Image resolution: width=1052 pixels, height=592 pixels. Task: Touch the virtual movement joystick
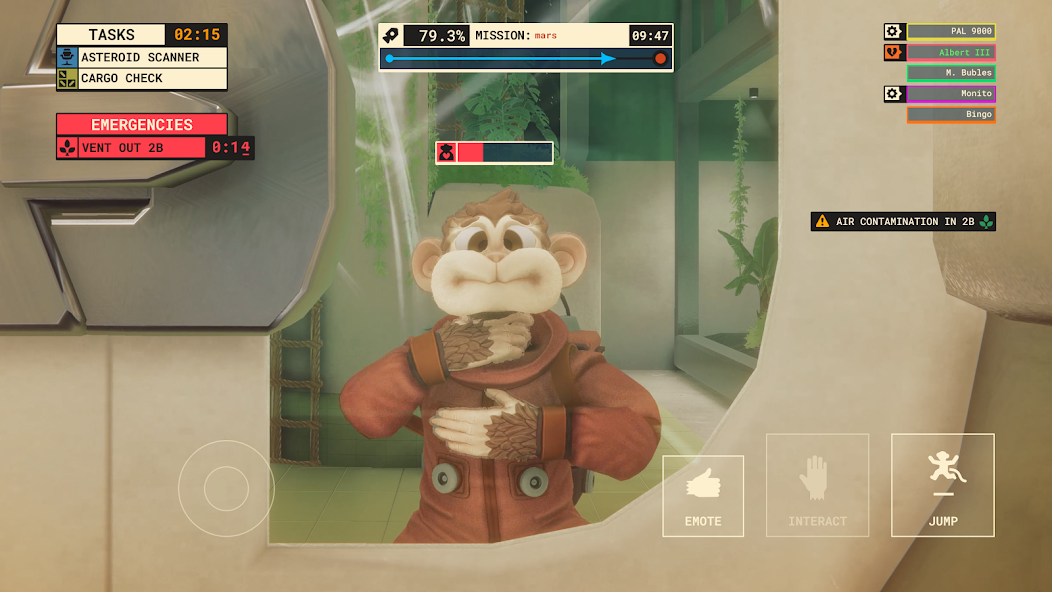click(x=226, y=488)
